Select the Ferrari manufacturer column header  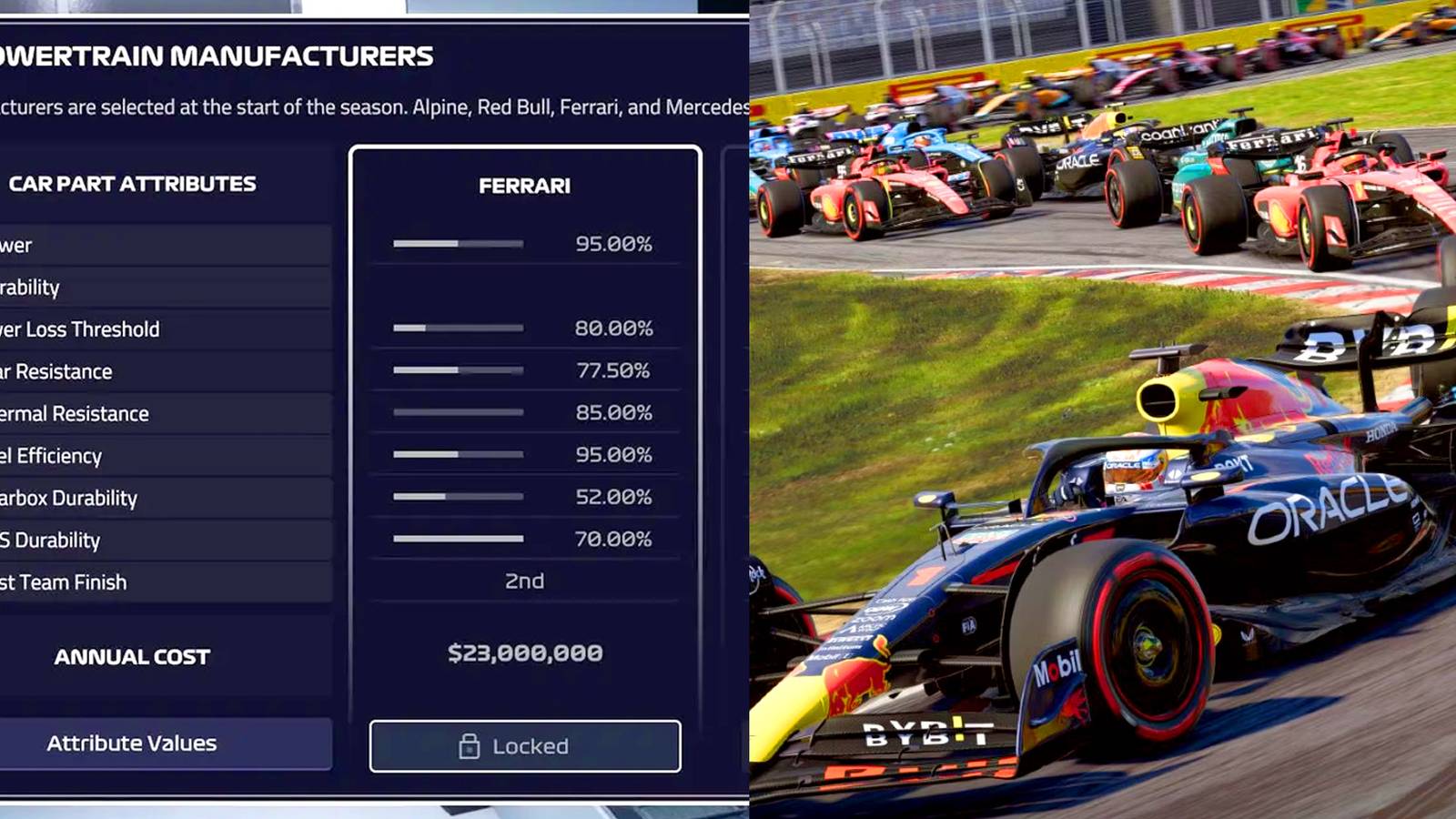[524, 185]
